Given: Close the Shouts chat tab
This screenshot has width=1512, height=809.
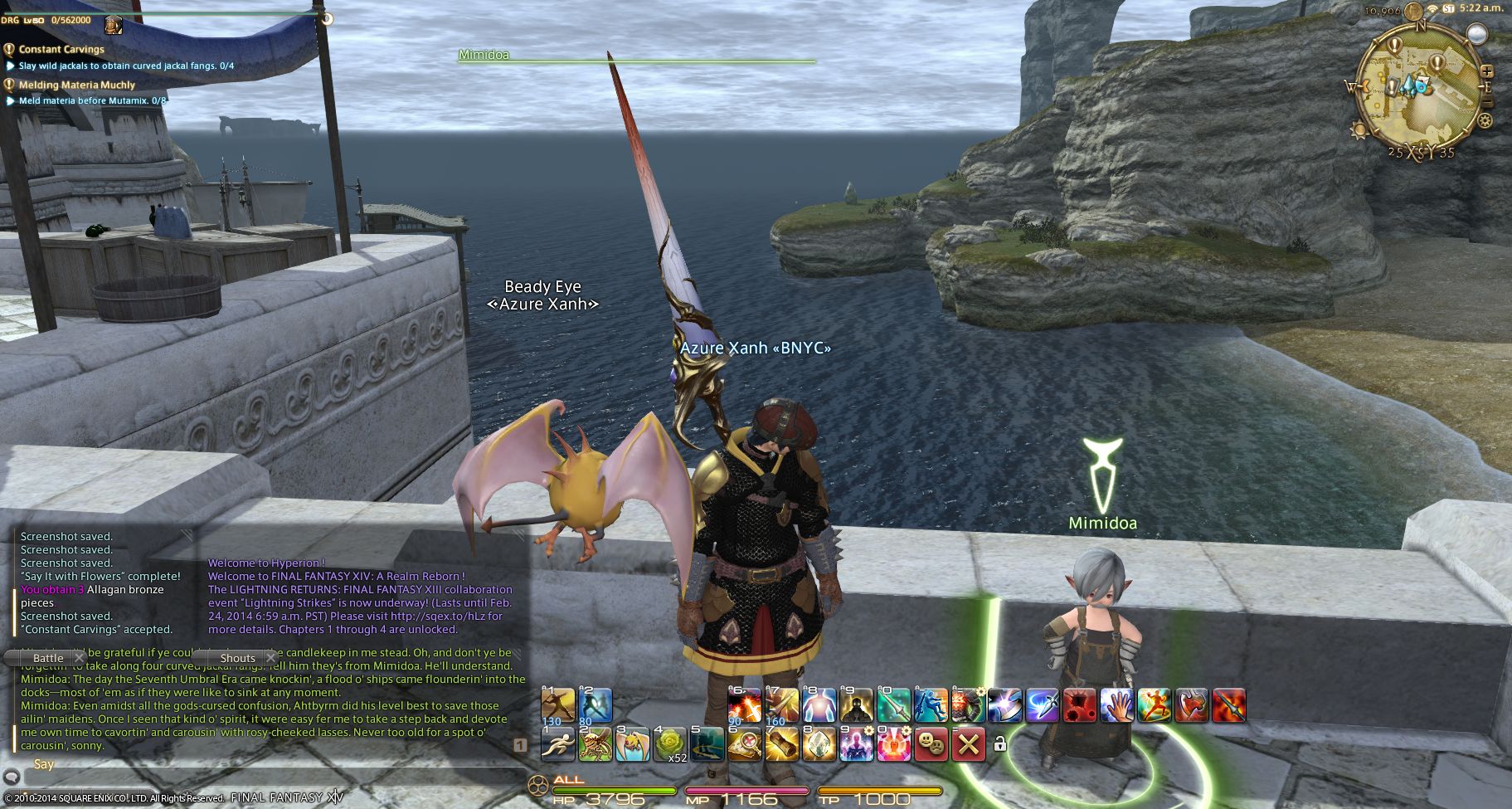Looking at the screenshot, I should click(x=270, y=658).
